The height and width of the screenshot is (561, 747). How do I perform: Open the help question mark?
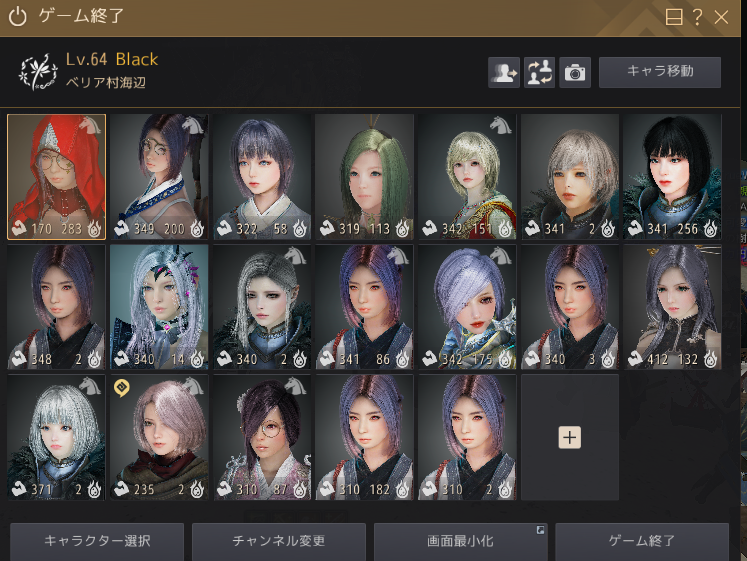coord(698,17)
